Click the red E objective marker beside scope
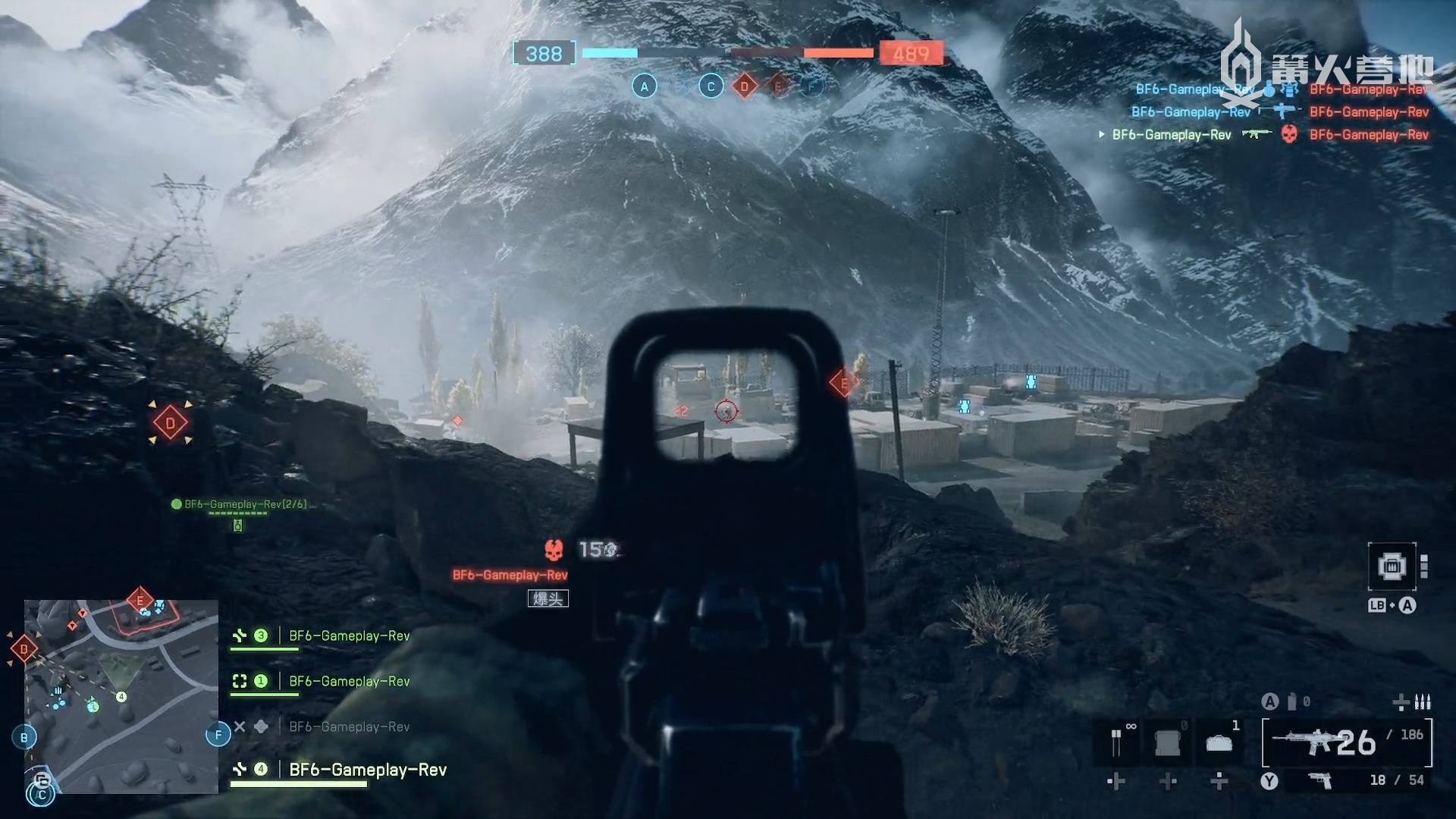 843,383
